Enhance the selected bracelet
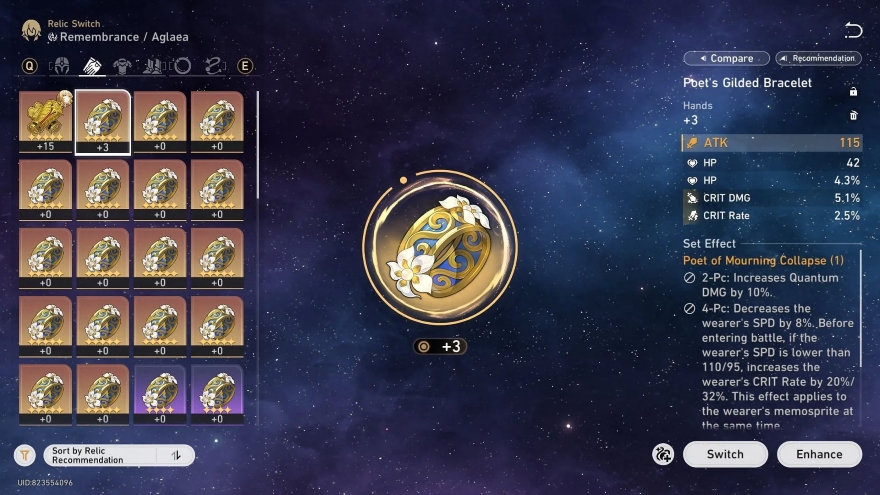Viewport: 880px width, 495px height. point(819,454)
